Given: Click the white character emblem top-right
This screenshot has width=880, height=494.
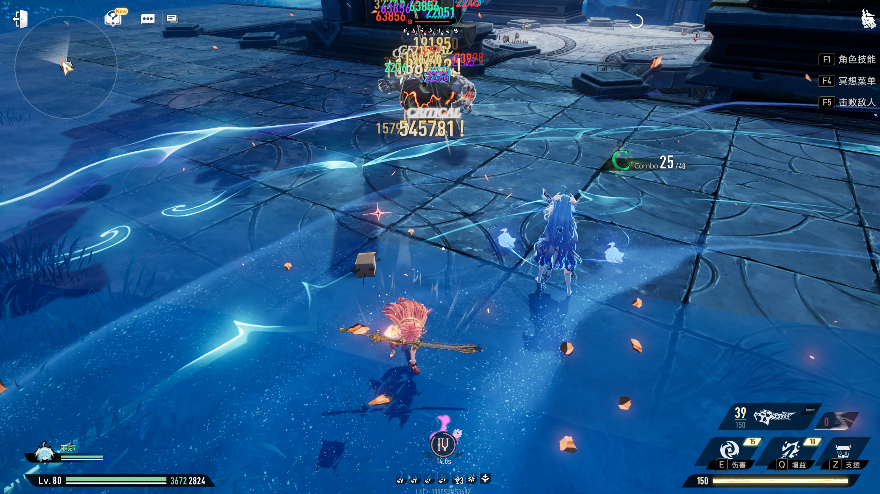Looking at the screenshot, I should tap(868, 19).
